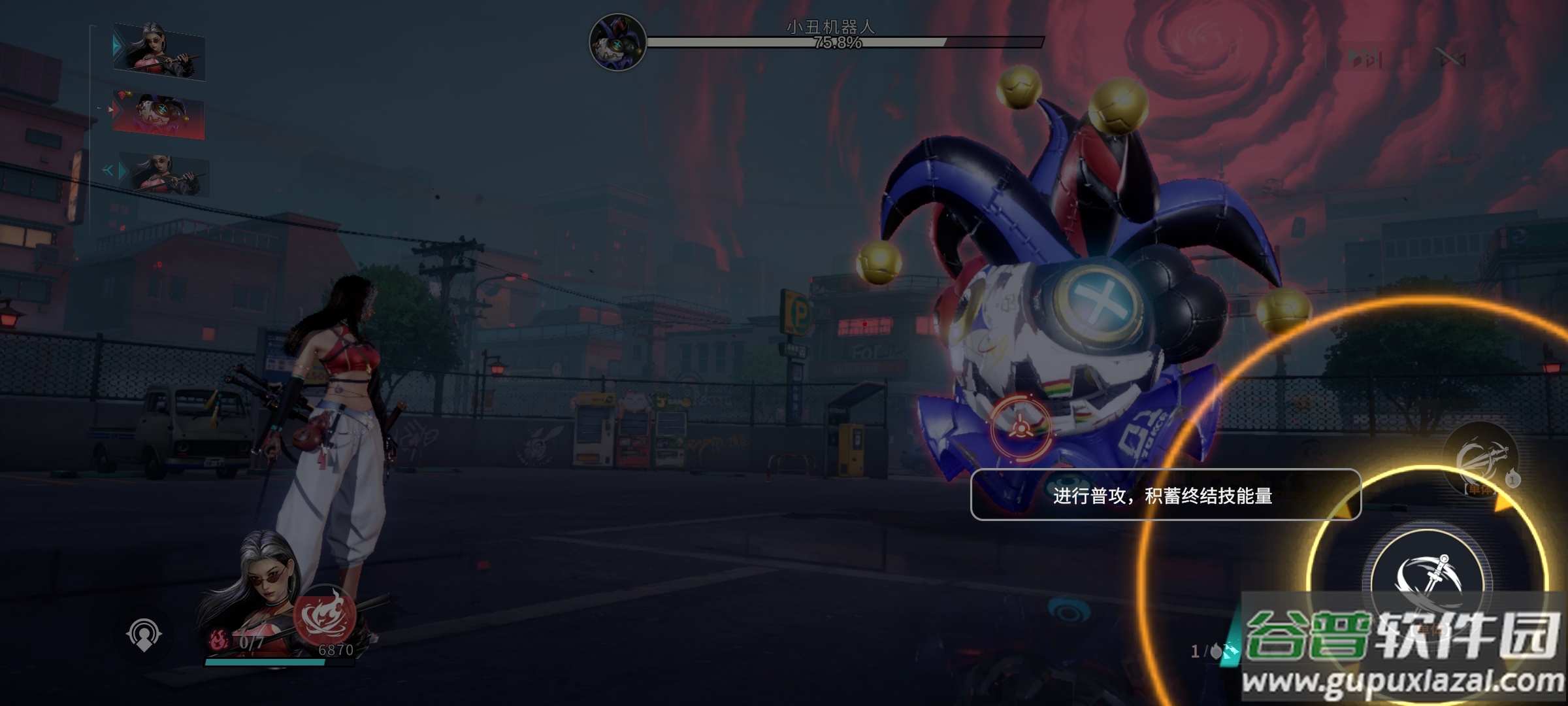The width and height of the screenshot is (1568, 706).
Task: Toggle the crossed-out auto-battle button
Action: coord(1450,59)
